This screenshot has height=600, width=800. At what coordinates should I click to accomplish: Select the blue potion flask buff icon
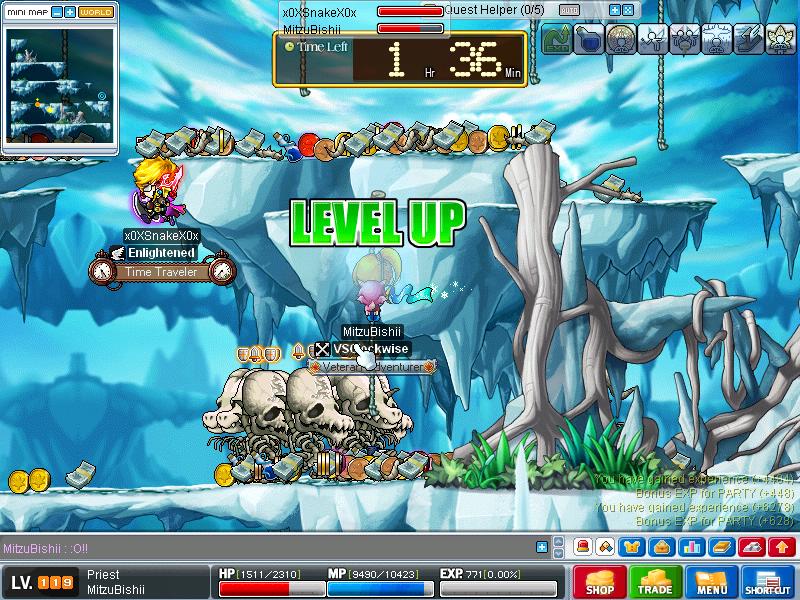tap(589, 39)
